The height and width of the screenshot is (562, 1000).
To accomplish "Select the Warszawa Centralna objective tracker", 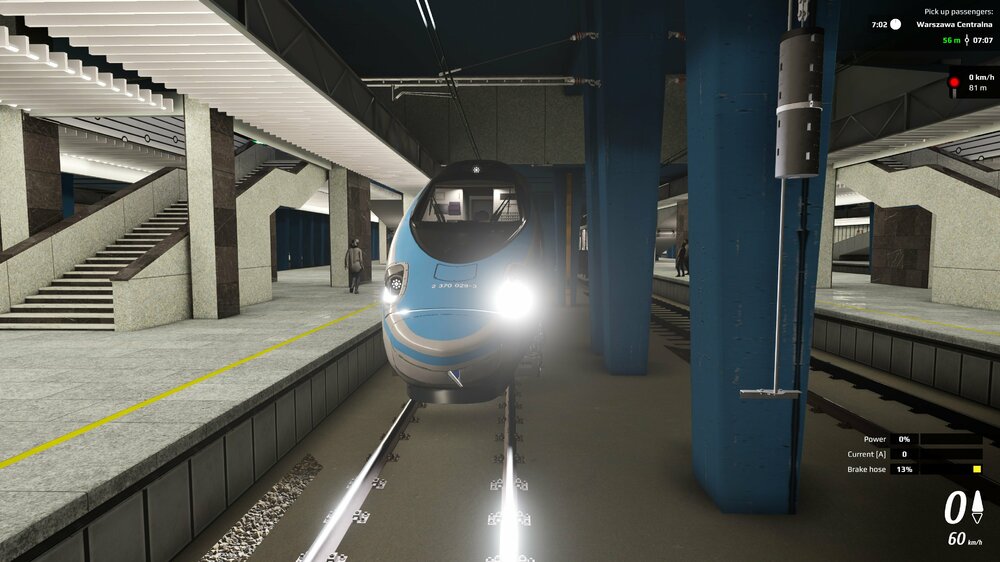I will (954, 24).
